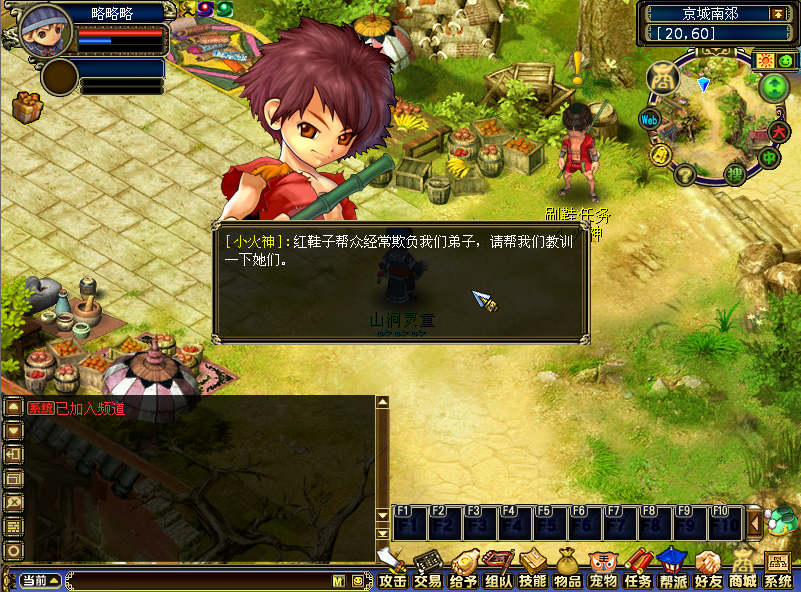Select the 大 (large) minimap size button
The width and height of the screenshot is (801, 592).
781,131
